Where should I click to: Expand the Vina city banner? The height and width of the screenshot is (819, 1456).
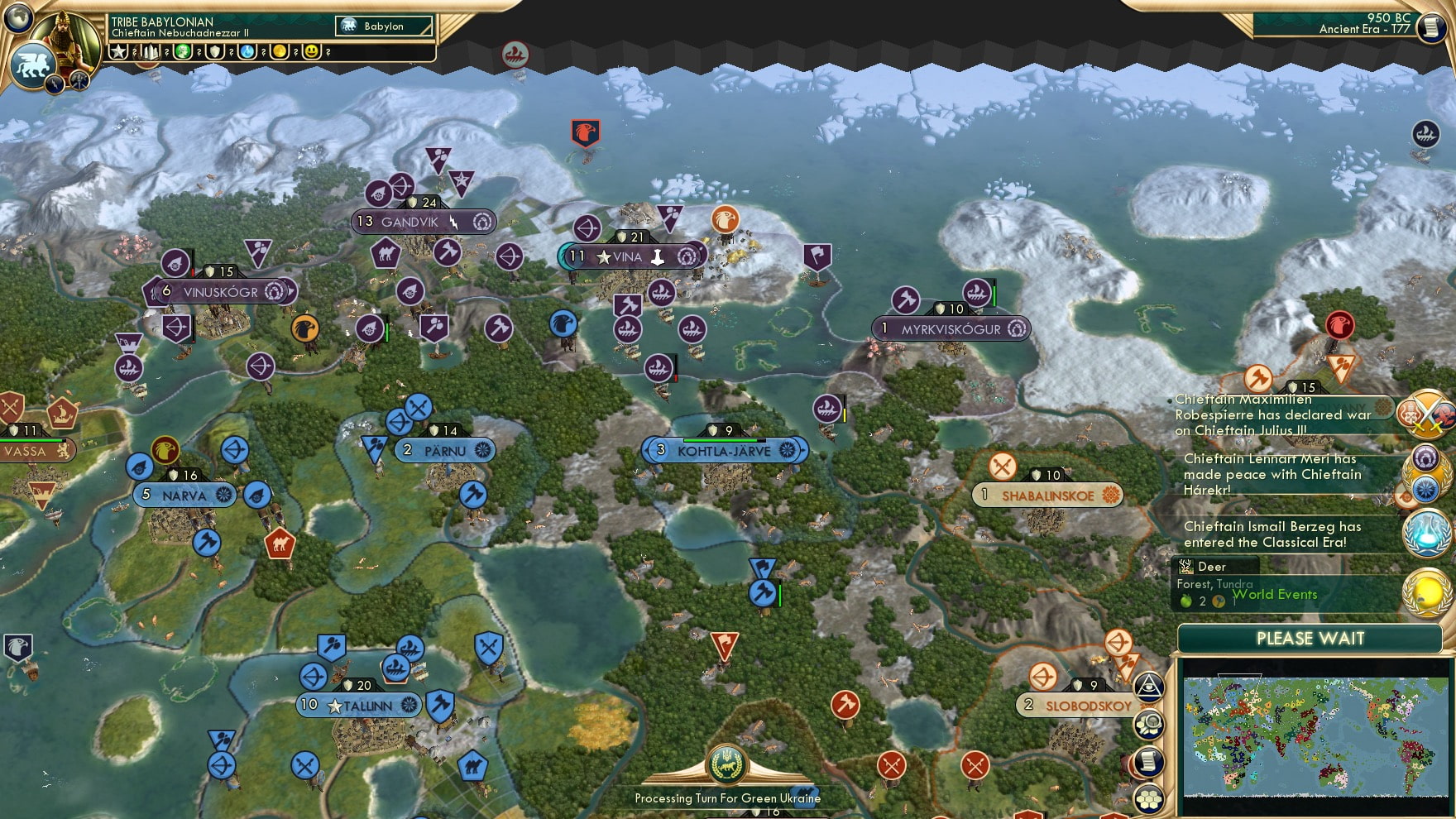pos(630,256)
